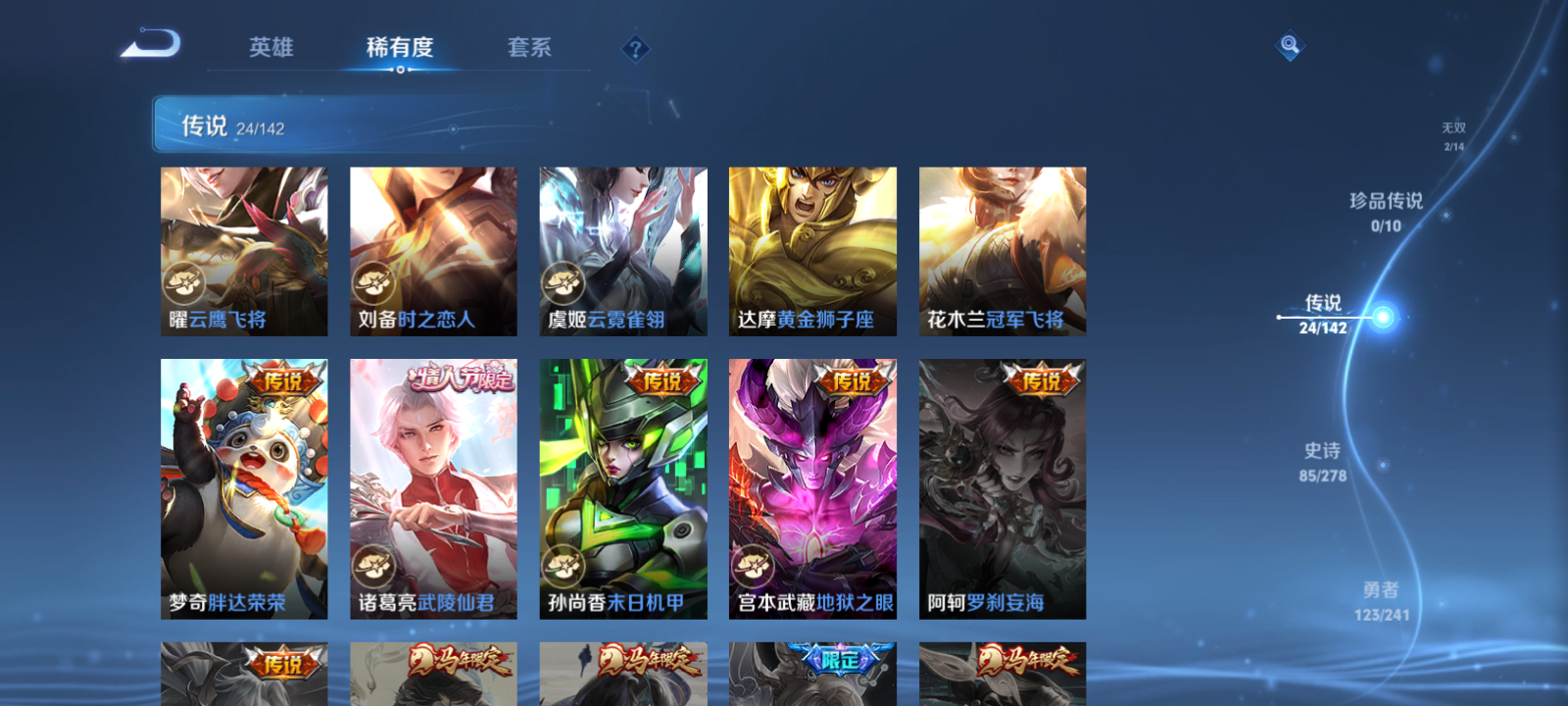Open the 达摩黄金狮子座 skin thumbnail

tap(811, 250)
